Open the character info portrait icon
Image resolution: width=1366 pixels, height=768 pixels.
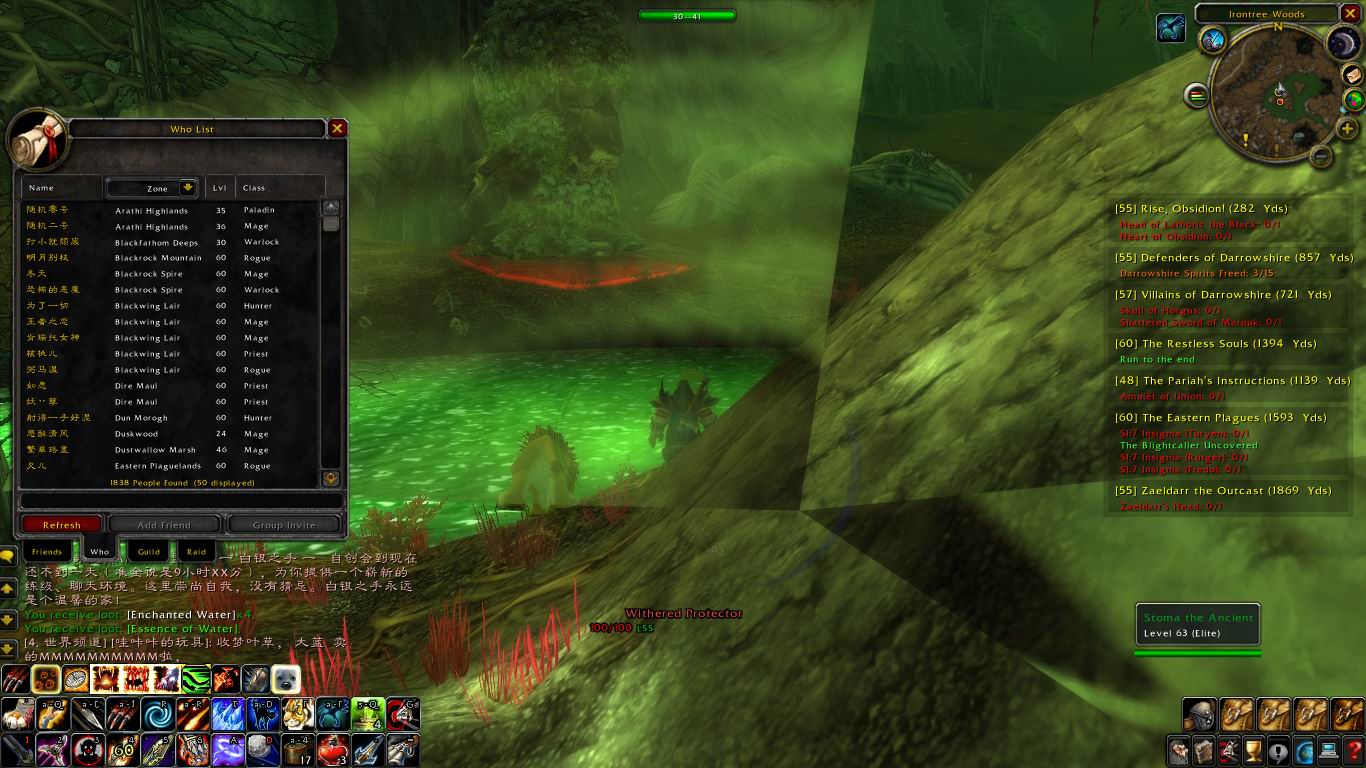point(1177,750)
